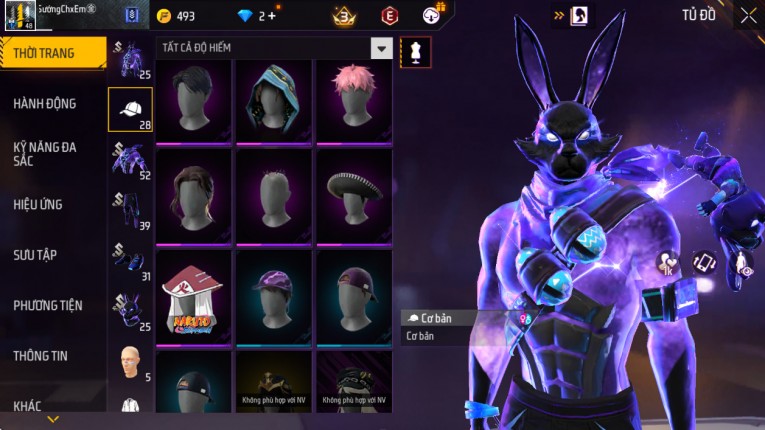Select the face subcategory icon
This screenshot has width=765, height=430.
click(x=130, y=362)
